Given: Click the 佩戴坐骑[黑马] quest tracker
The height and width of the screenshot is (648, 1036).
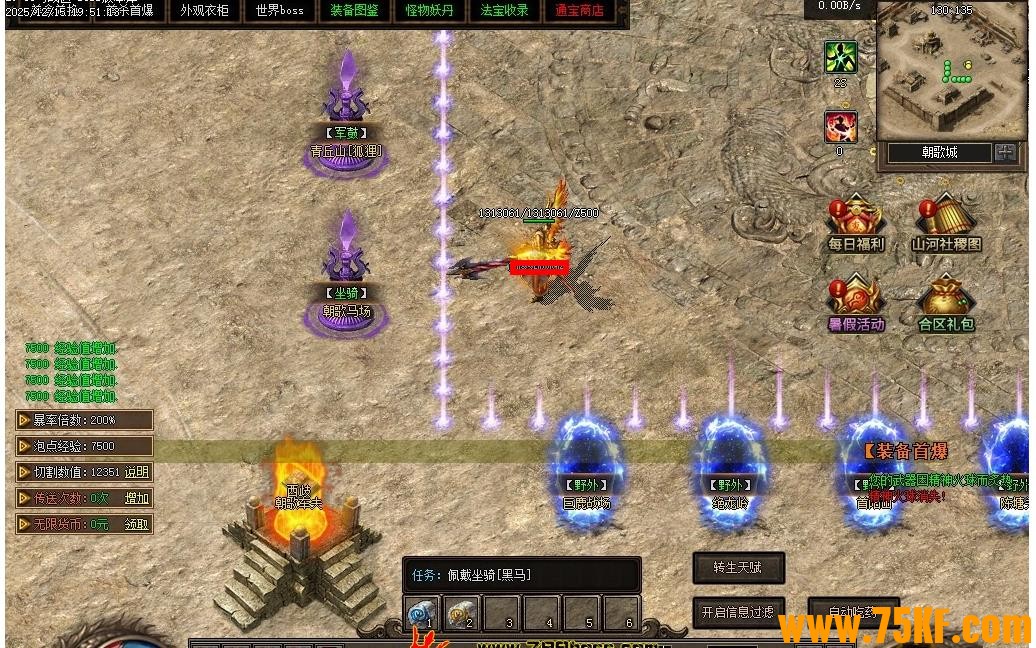Looking at the screenshot, I should click(x=521, y=575).
